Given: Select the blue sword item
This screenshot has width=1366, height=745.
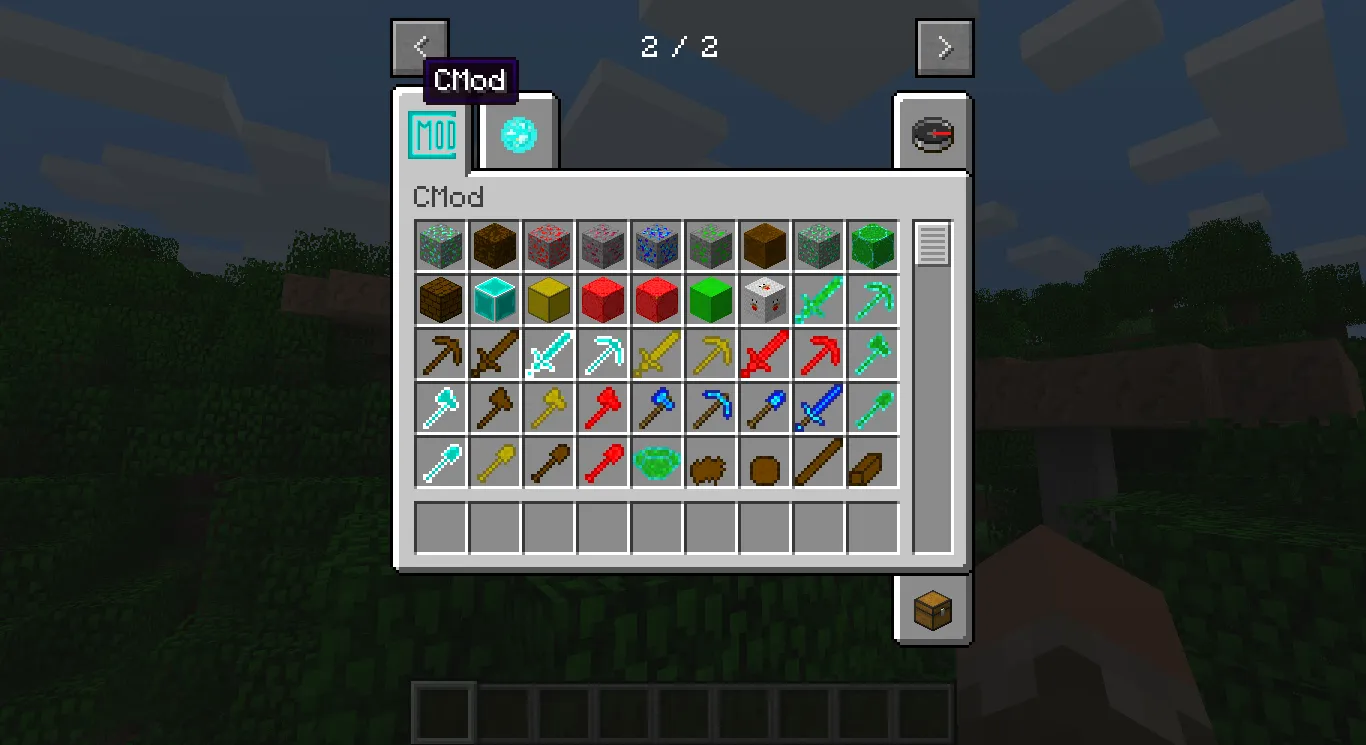Looking at the screenshot, I should [x=819, y=407].
